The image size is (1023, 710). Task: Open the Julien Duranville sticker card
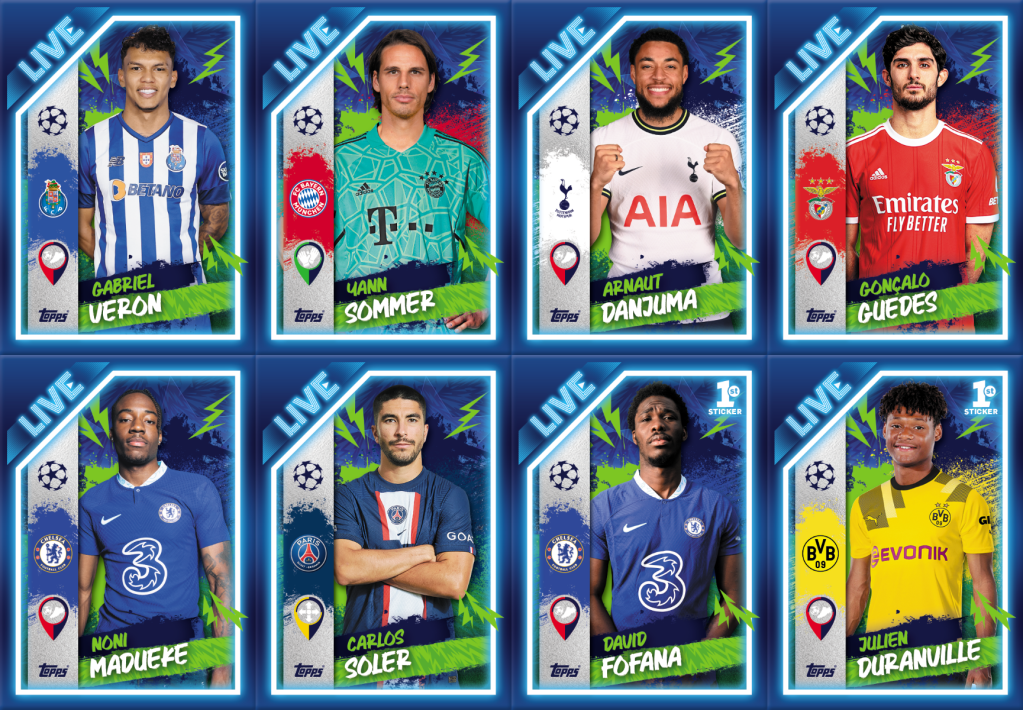(896, 532)
